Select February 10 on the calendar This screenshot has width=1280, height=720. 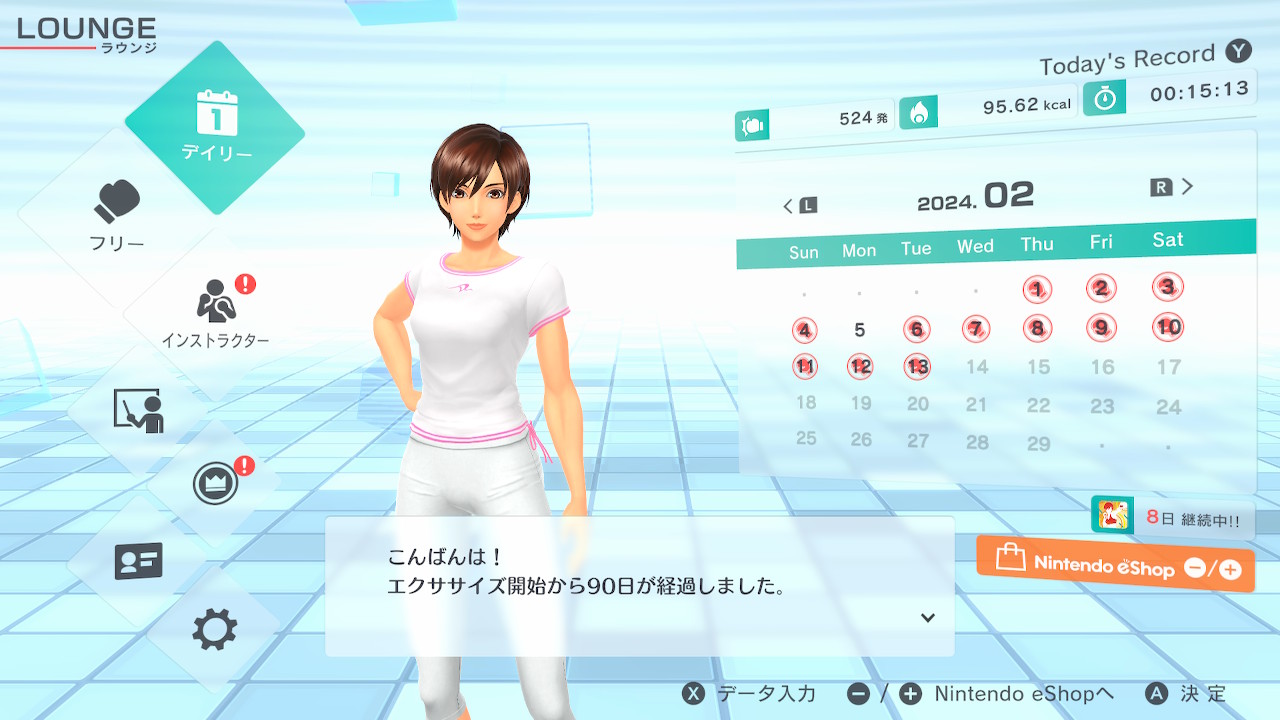tap(1168, 327)
